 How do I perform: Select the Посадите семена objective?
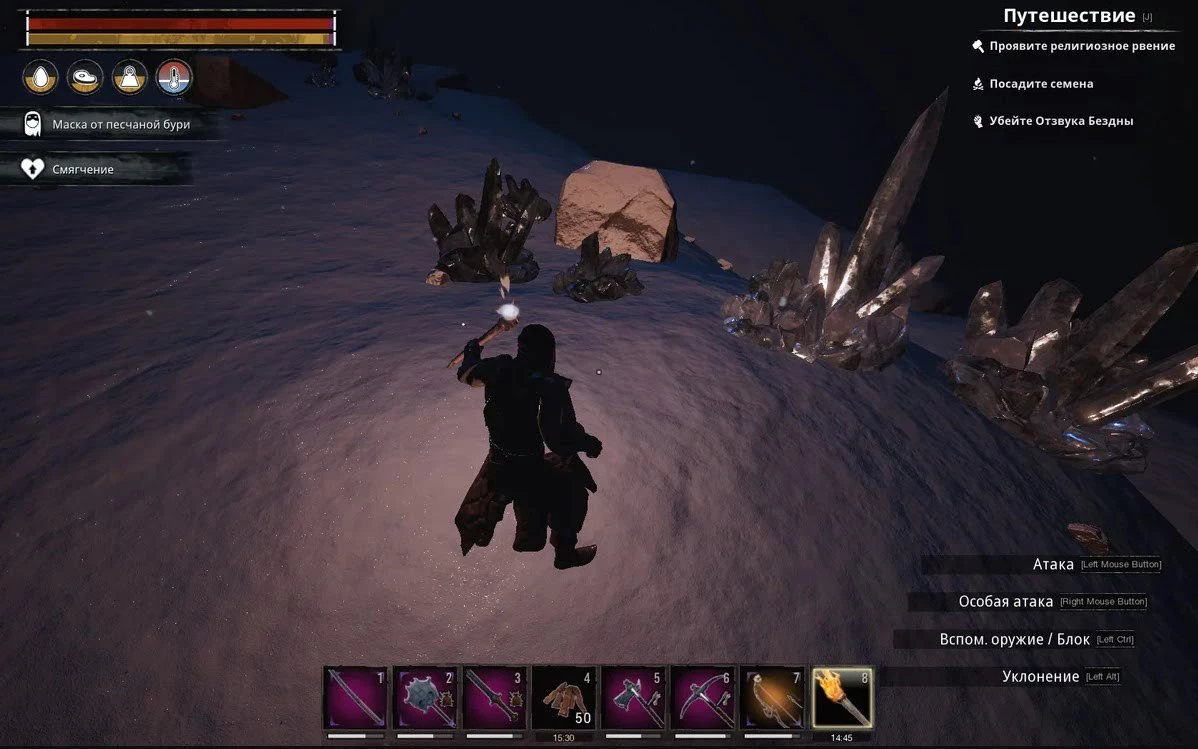point(1040,84)
